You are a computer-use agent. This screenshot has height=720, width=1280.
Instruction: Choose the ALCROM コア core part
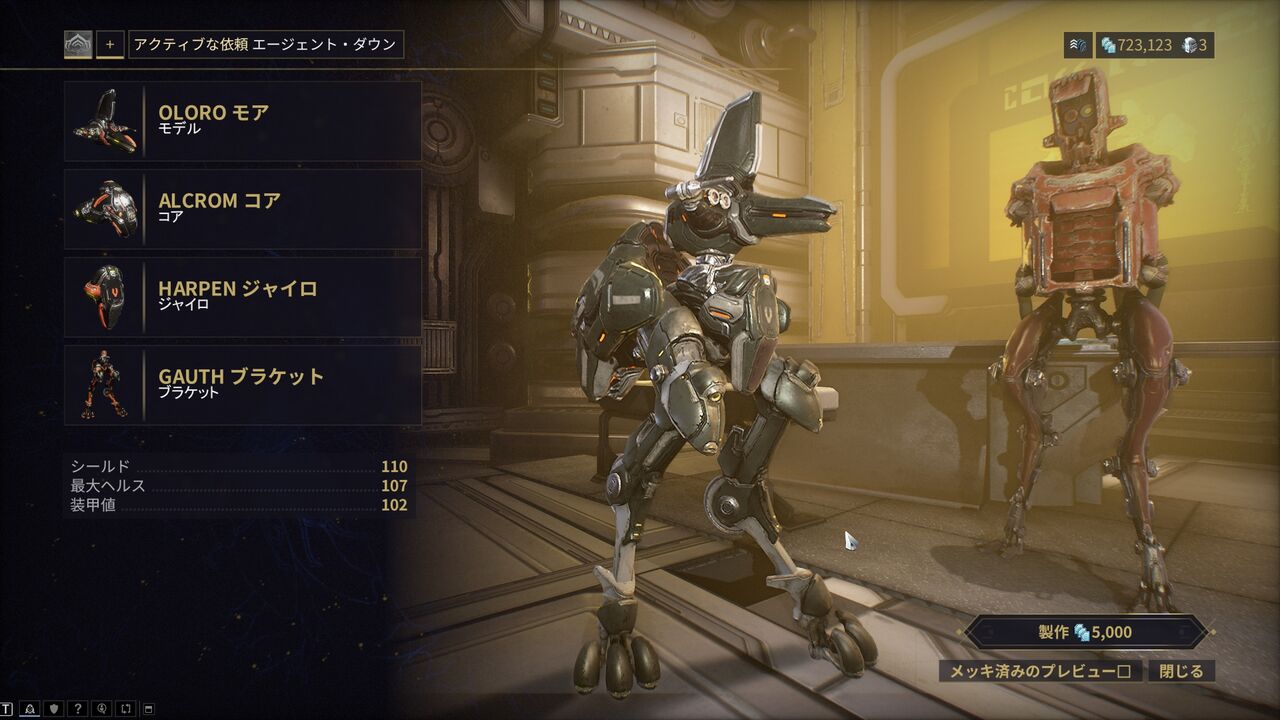click(242, 208)
